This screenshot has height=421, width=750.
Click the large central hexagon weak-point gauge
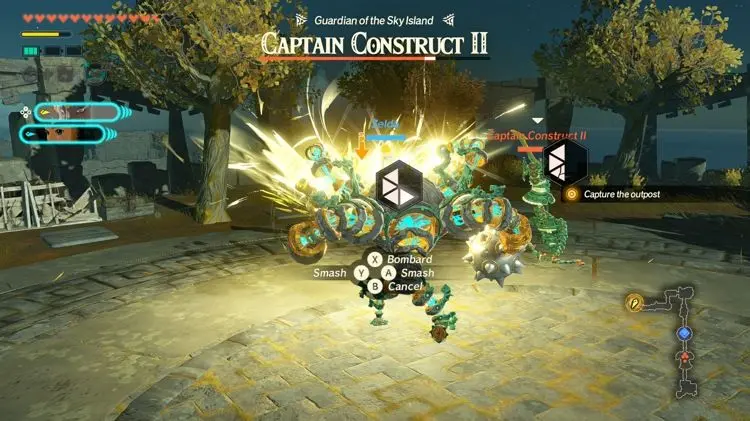398,187
